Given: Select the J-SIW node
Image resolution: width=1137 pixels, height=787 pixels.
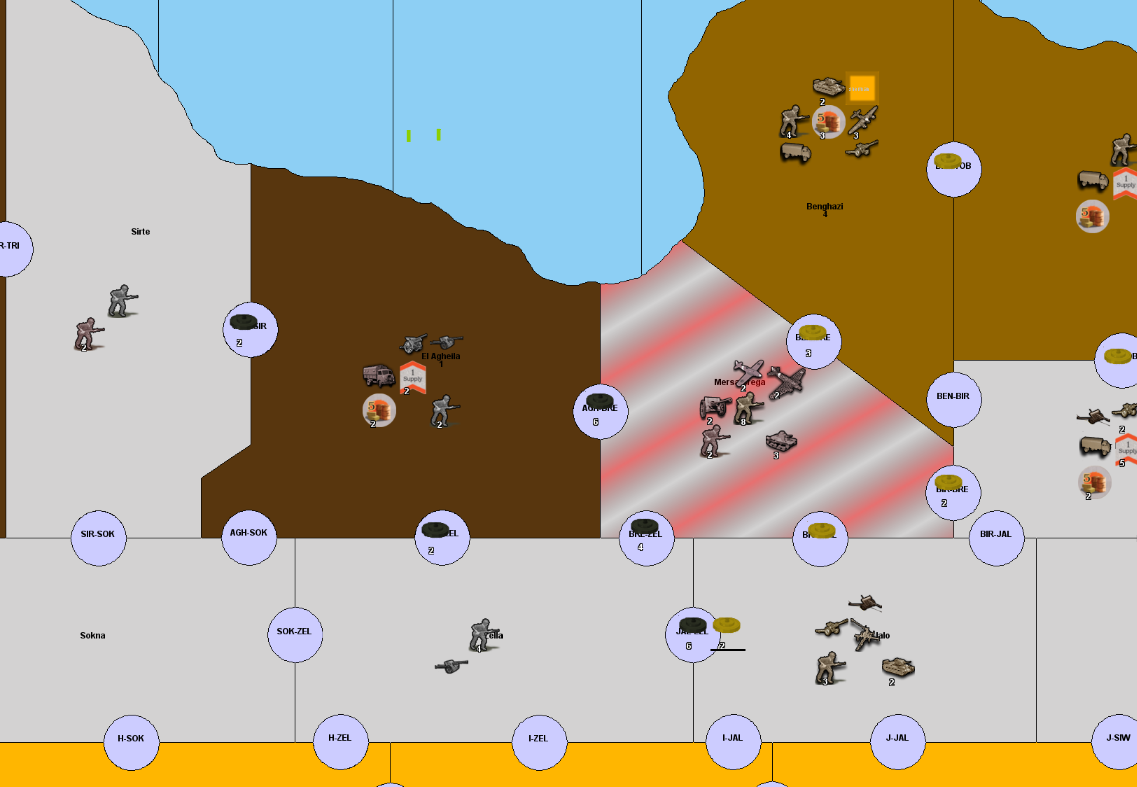Looking at the screenshot, I should pos(1118,740).
